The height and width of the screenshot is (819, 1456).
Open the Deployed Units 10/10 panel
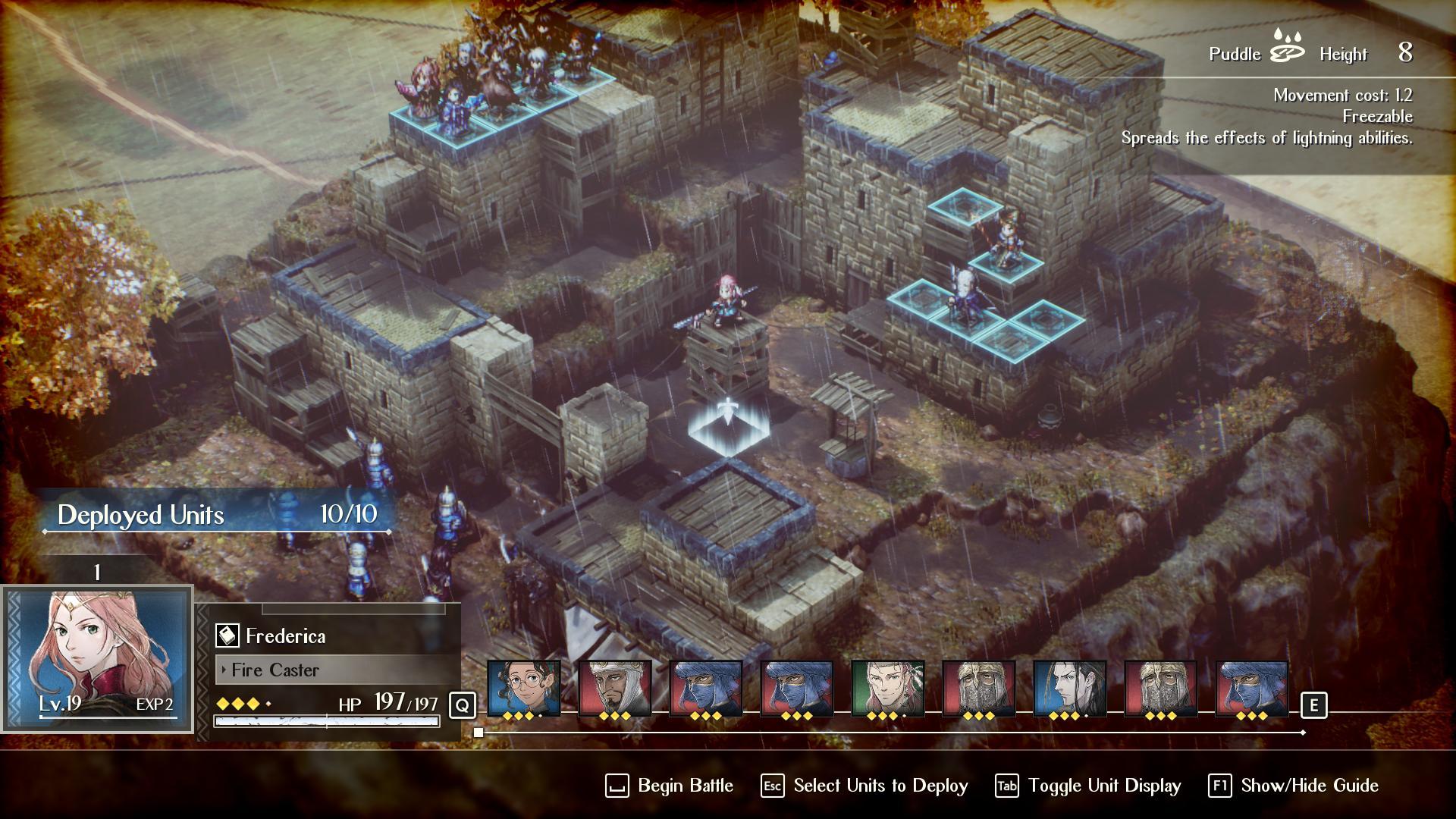(217, 515)
